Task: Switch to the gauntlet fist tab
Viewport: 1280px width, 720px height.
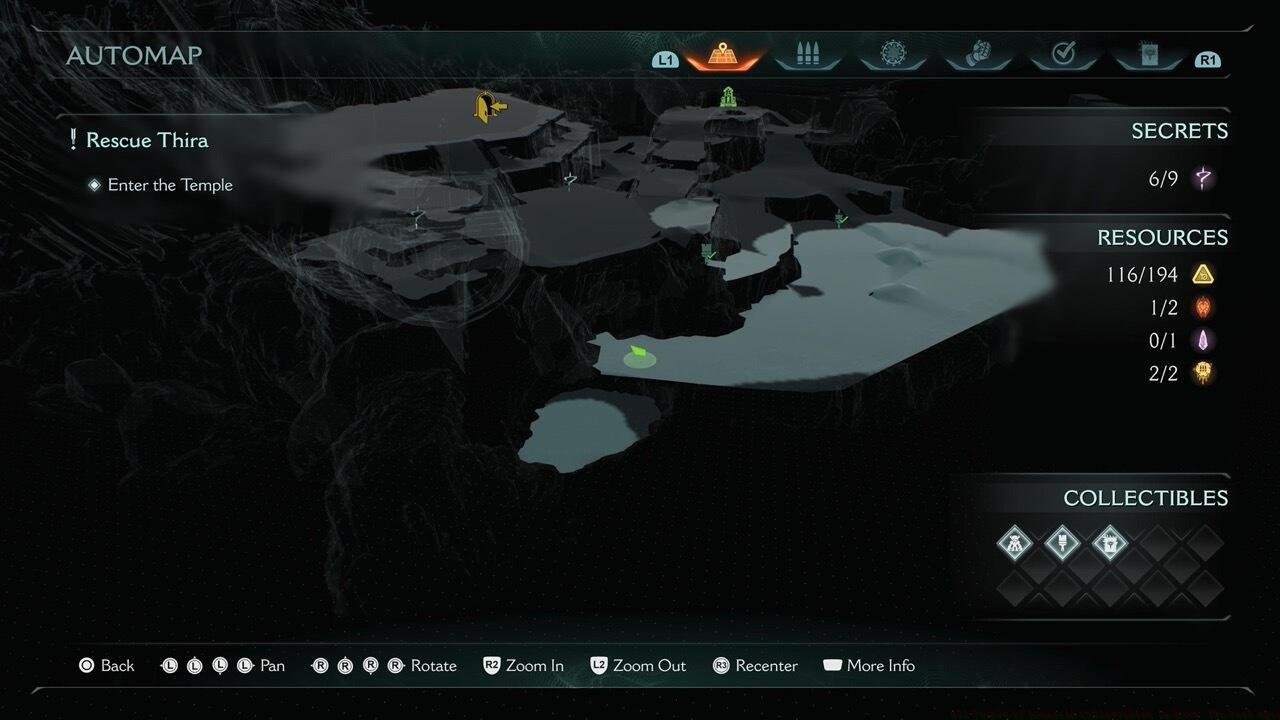Action: 978,55
